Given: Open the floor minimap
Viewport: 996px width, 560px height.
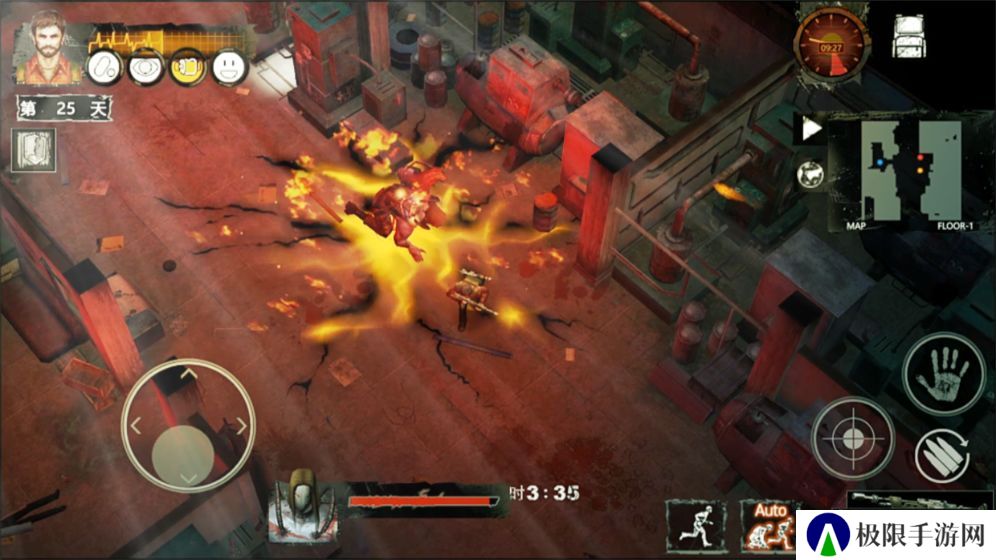Looking at the screenshot, I should point(900,172).
